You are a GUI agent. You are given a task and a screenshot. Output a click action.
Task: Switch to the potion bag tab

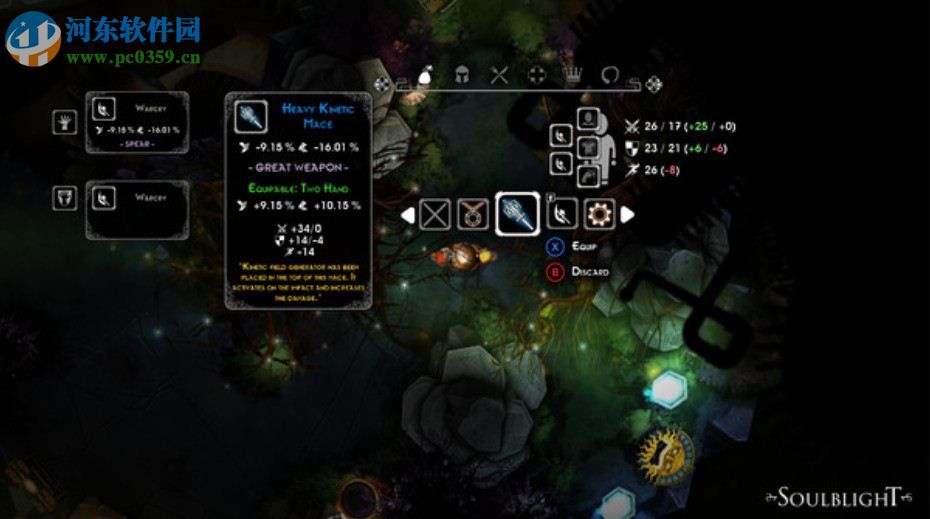(422, 74)
